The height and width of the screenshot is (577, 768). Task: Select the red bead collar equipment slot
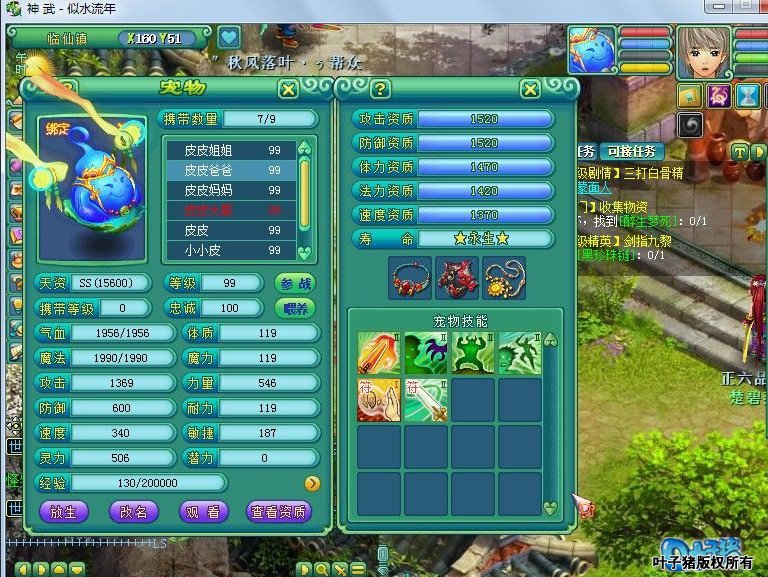pos(409,277)
